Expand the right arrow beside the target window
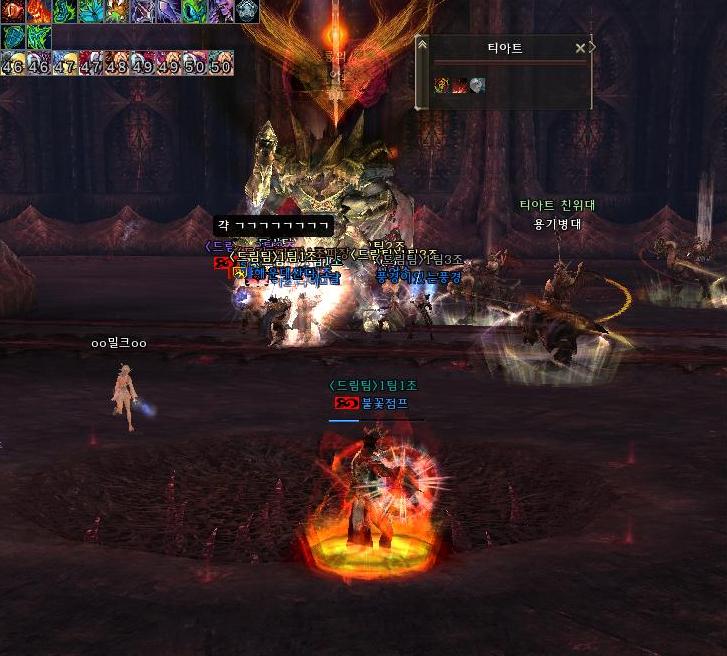Screen dimensions: 727x656 click(x=593, y=47)
